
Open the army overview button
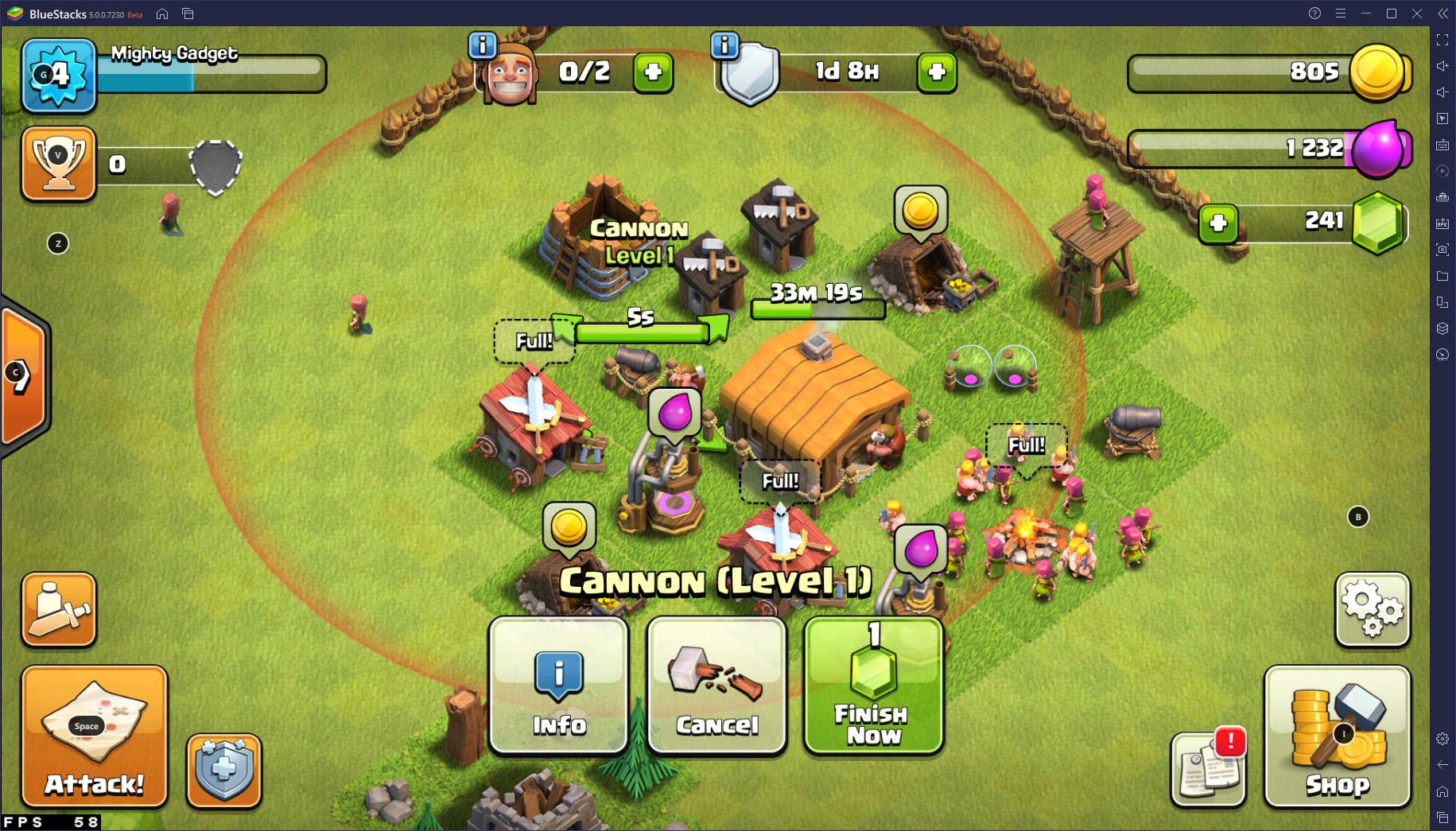(x=59, y=609)
